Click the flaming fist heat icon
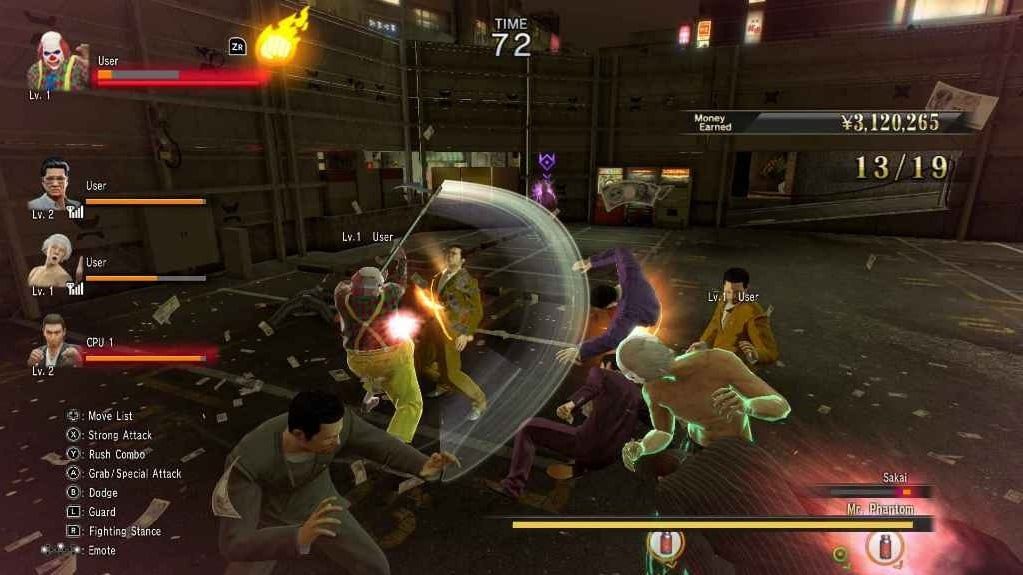The width and height of the screenshot is (1023, 575). (282, 40)
